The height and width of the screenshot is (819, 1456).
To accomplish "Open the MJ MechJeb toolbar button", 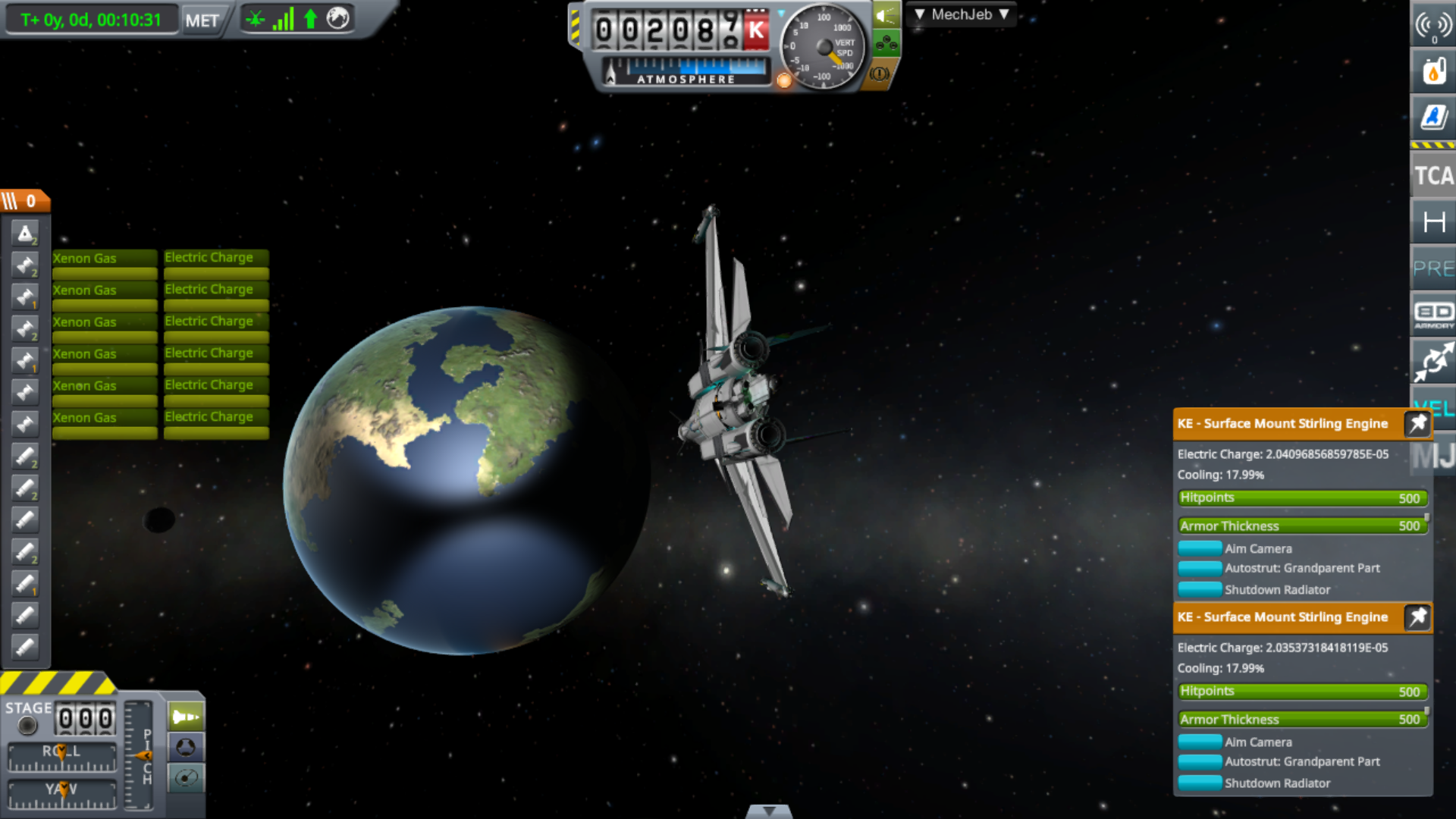I will click(x=1432, y=456).
